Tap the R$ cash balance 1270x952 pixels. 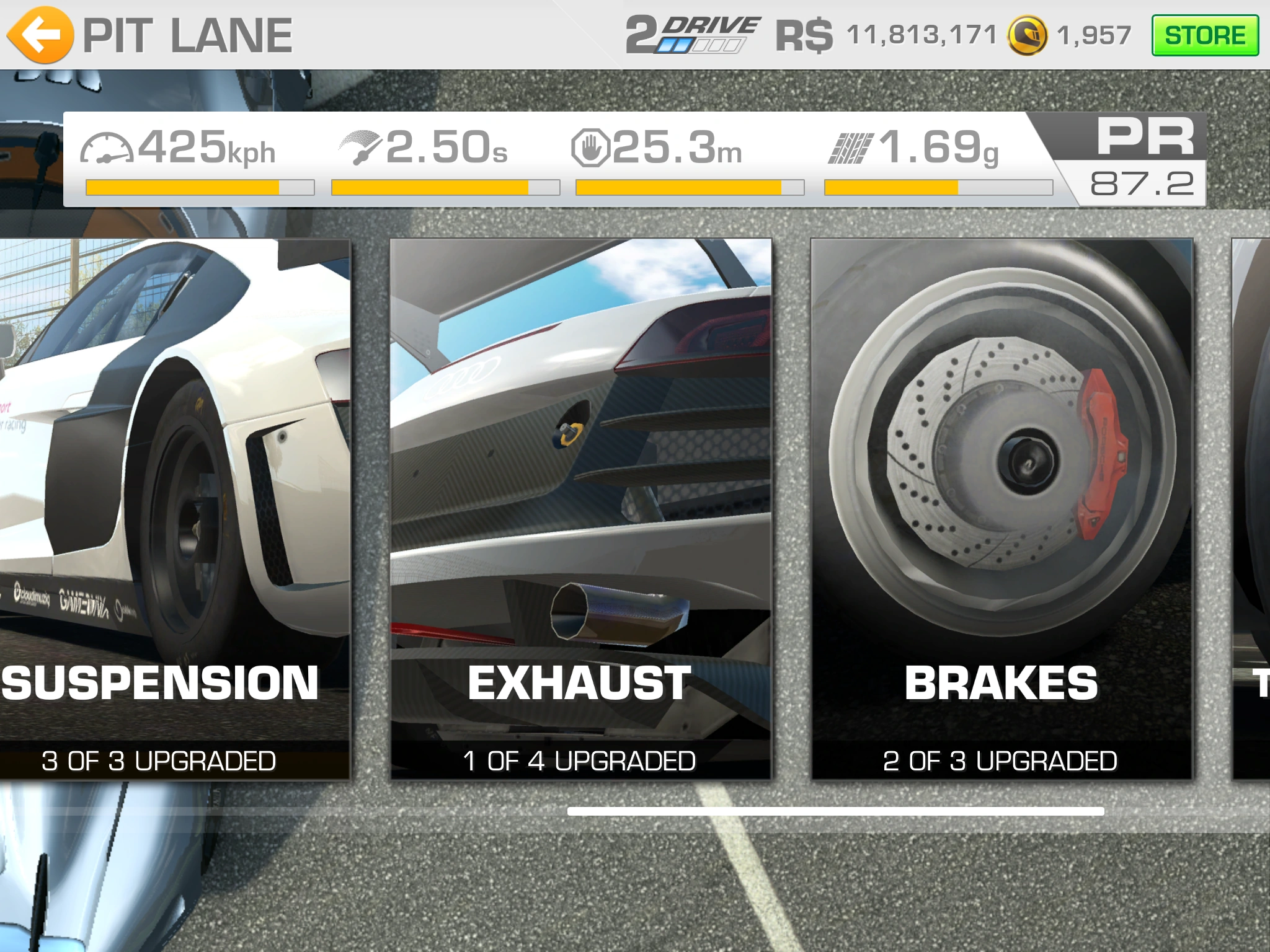[x=886, y=35]
